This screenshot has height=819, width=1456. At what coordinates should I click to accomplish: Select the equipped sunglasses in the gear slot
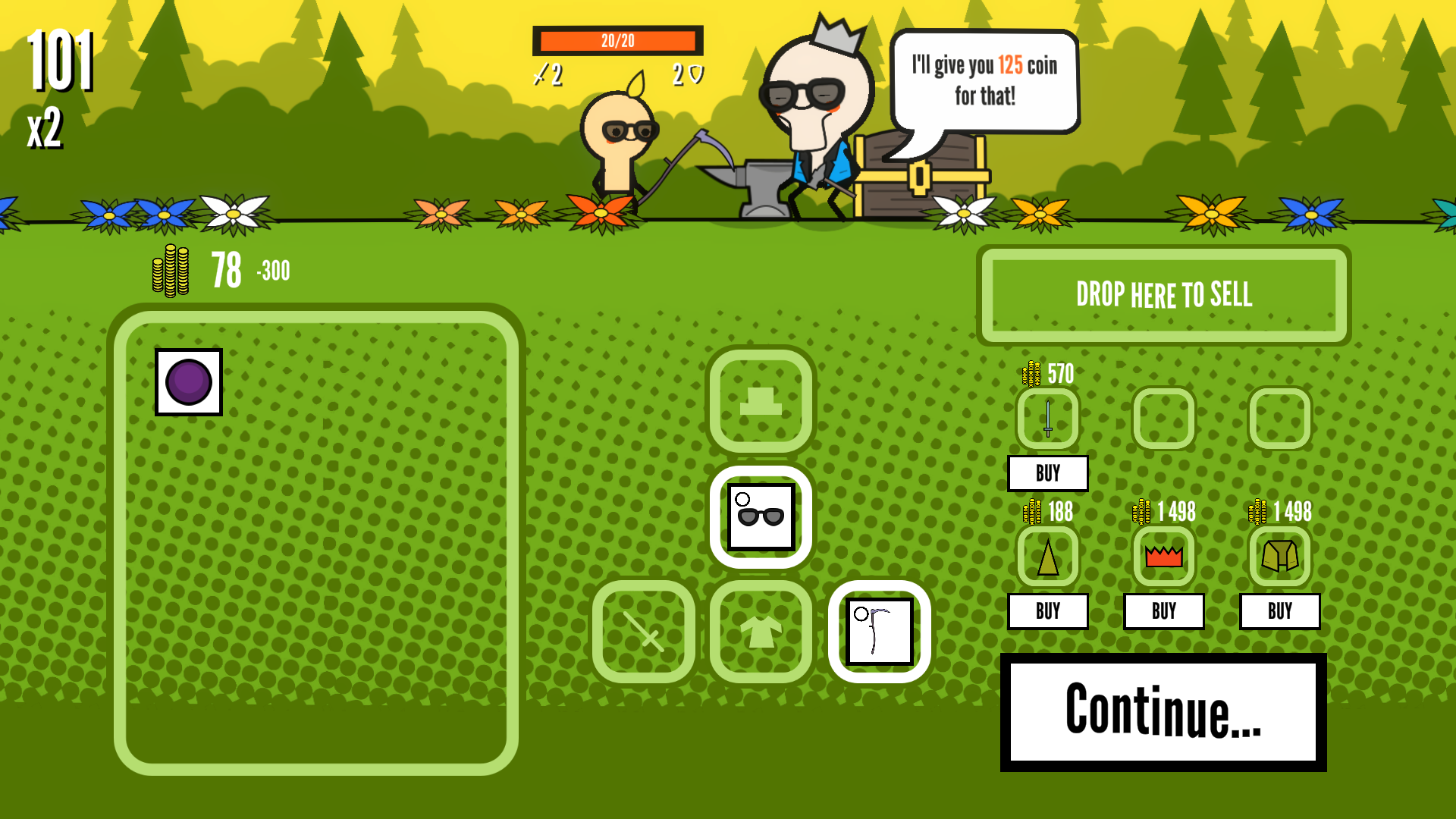coord(761,516)
